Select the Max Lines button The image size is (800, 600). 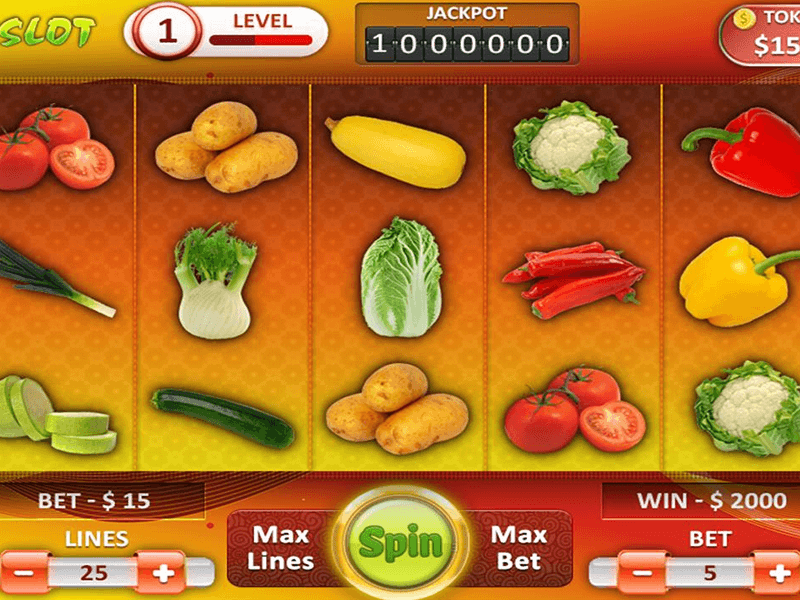(281, 548)
